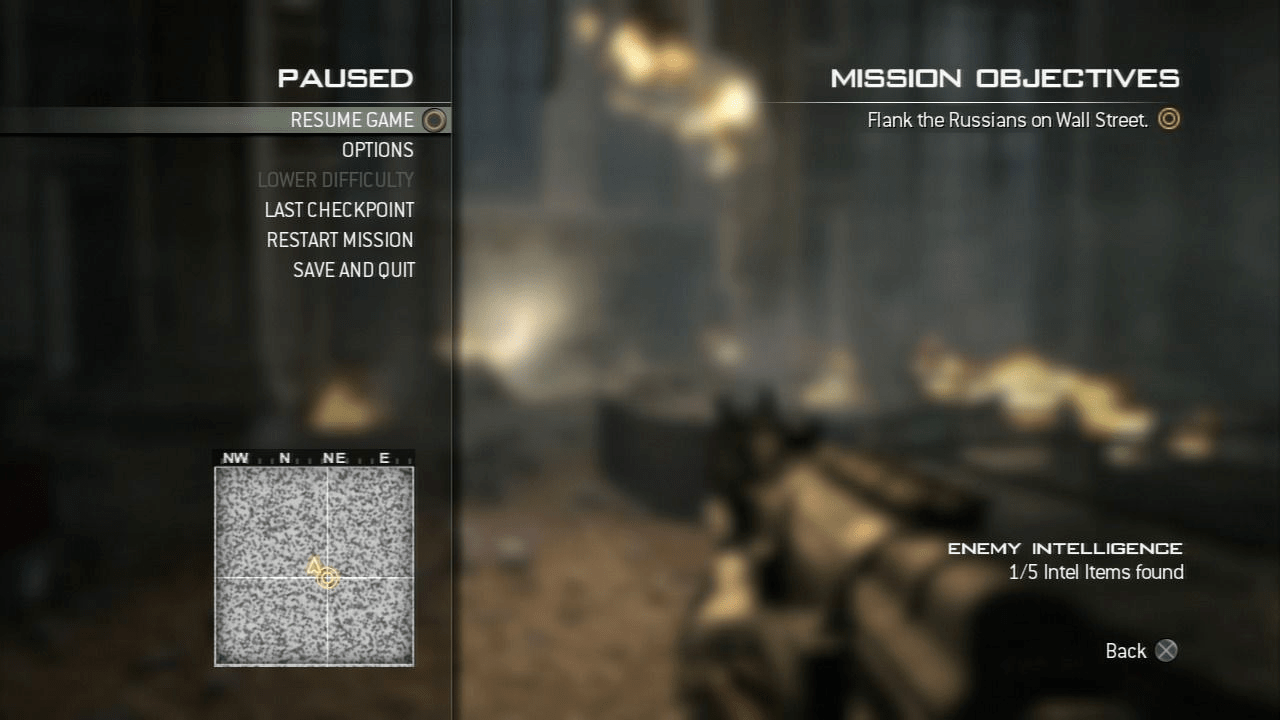Click the N heading on the compass bar
The height and width of the screenshot is (720, 1280).
284,457
